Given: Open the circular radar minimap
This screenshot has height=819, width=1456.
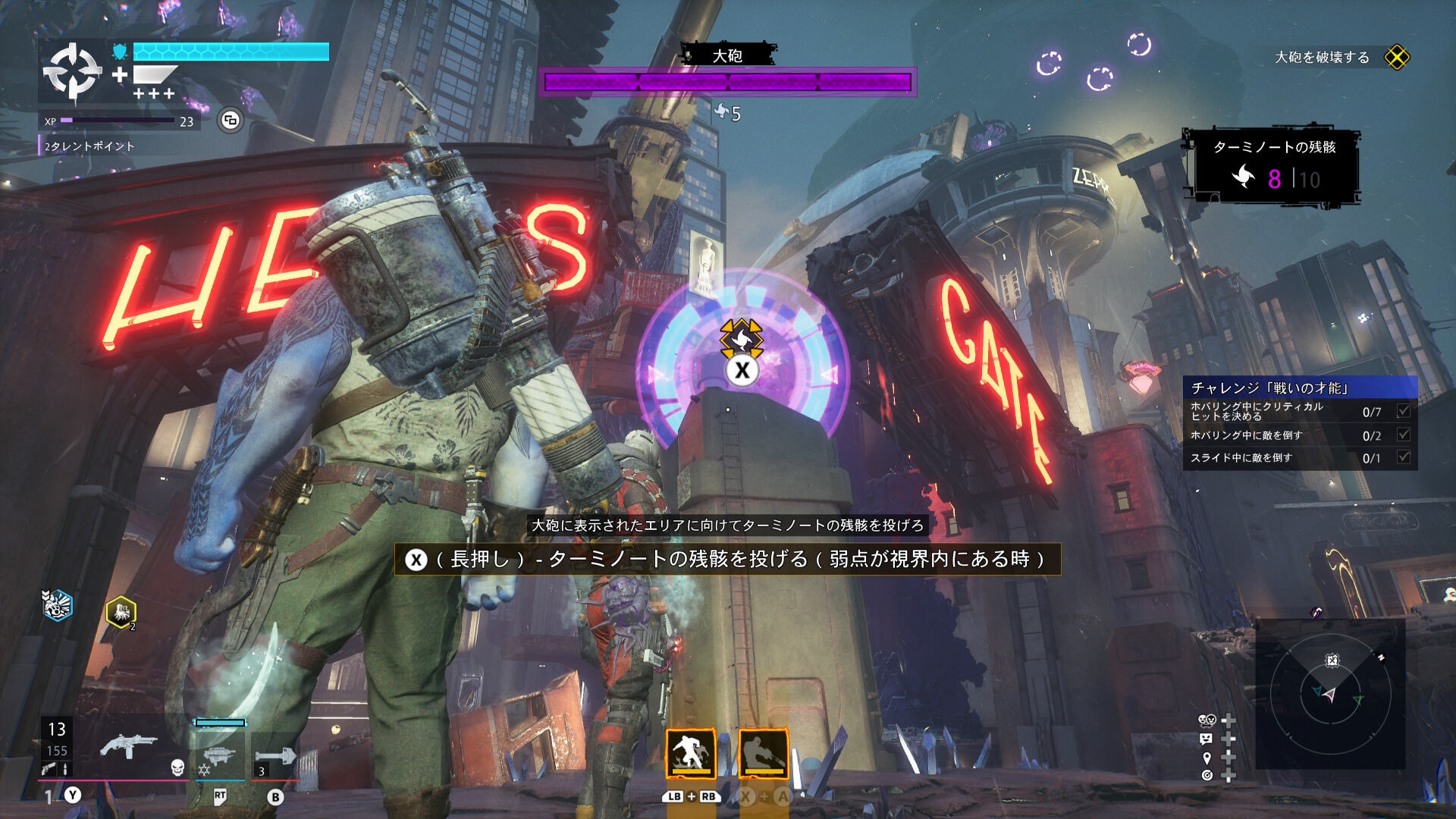Looking at the screenshot, I should [x=1330, y=695].
